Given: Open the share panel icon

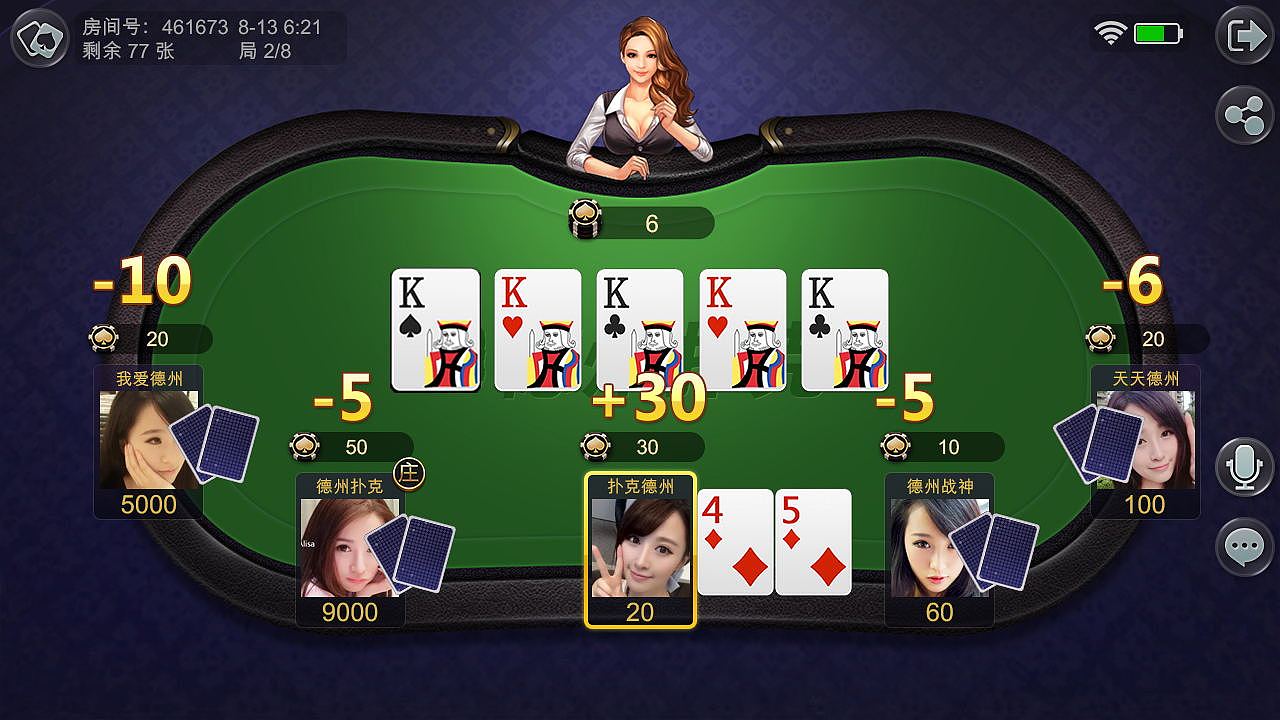Looking at the screenshot, I should coord(1243,114).
